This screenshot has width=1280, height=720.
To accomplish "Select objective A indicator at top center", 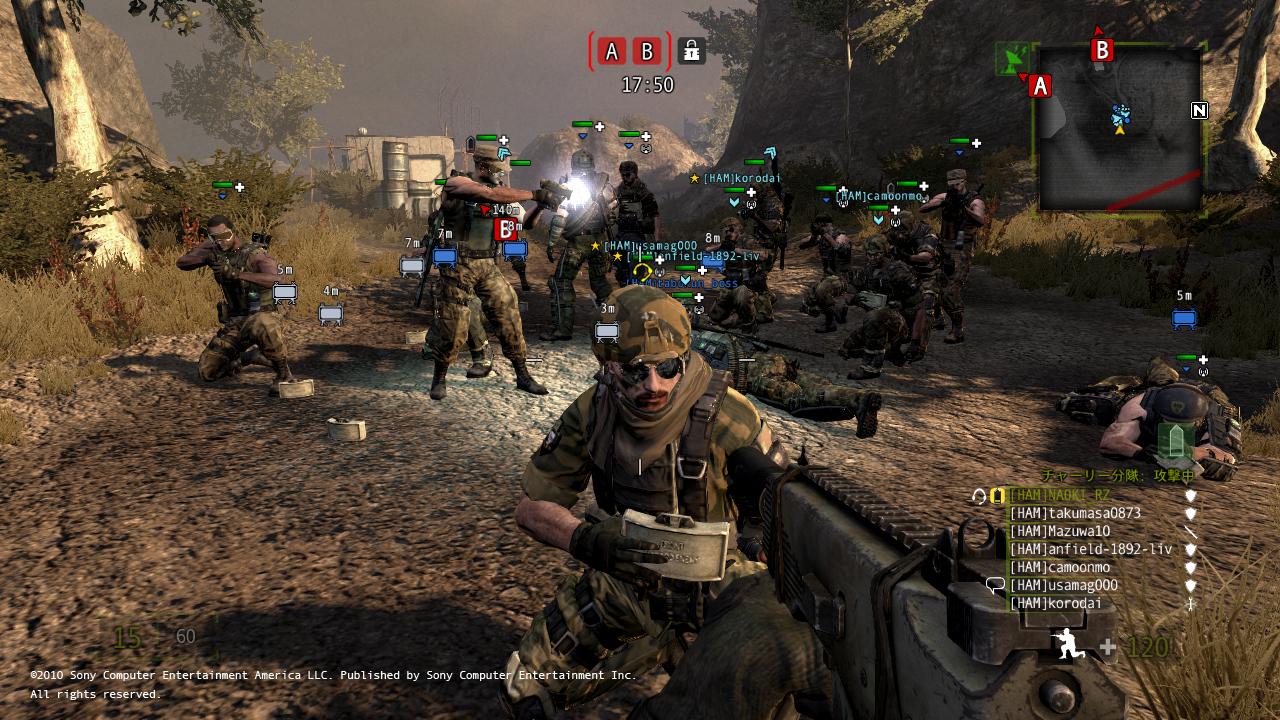I will tap(612, 51).
